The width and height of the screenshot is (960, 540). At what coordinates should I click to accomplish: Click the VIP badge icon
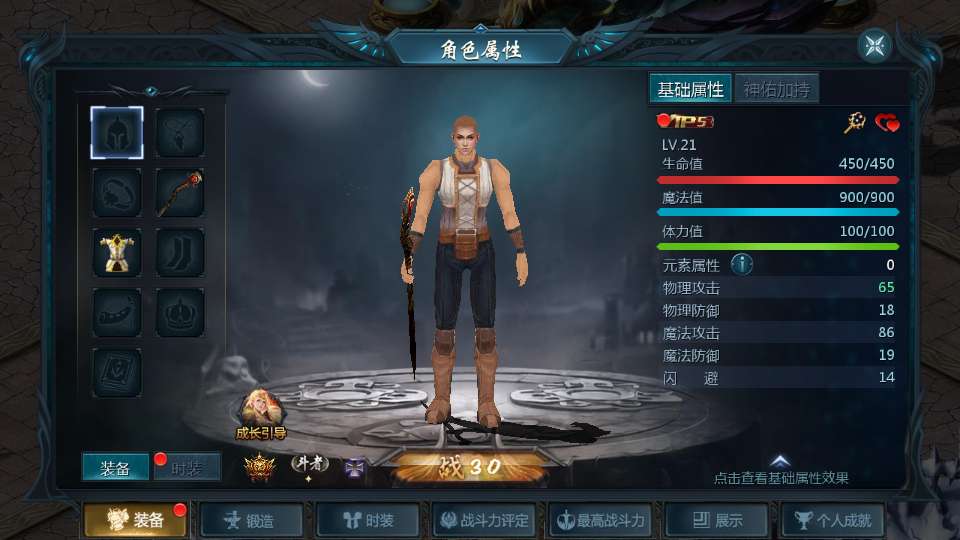coord(684,122)
